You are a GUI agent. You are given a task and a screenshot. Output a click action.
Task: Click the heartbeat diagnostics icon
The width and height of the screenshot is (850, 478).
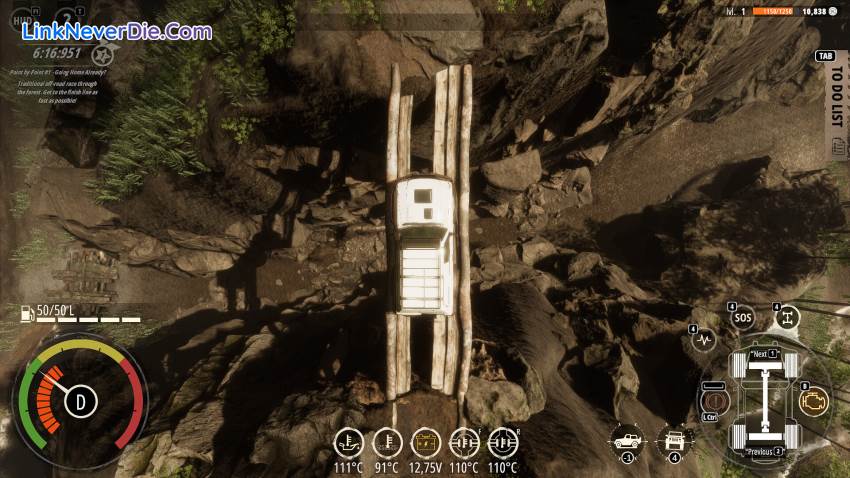[704, 340]
